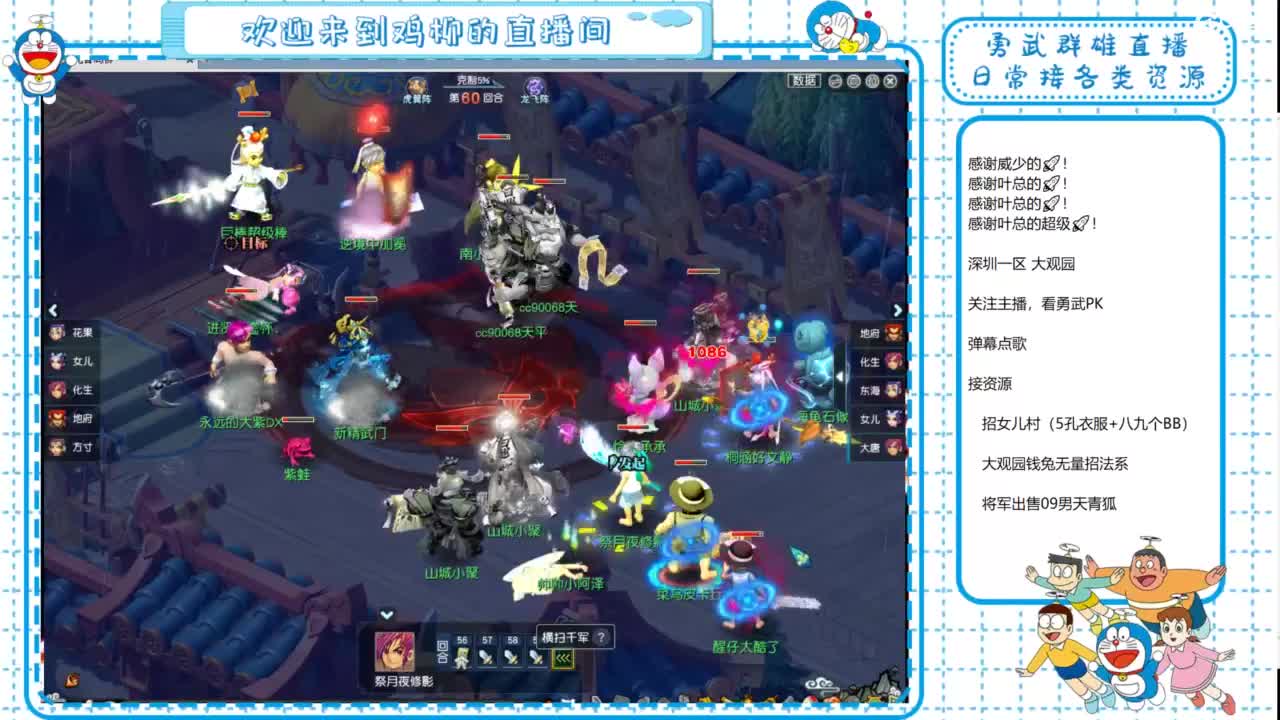Click the 祭月夜修影 character portrait

[x=393, y=652]
